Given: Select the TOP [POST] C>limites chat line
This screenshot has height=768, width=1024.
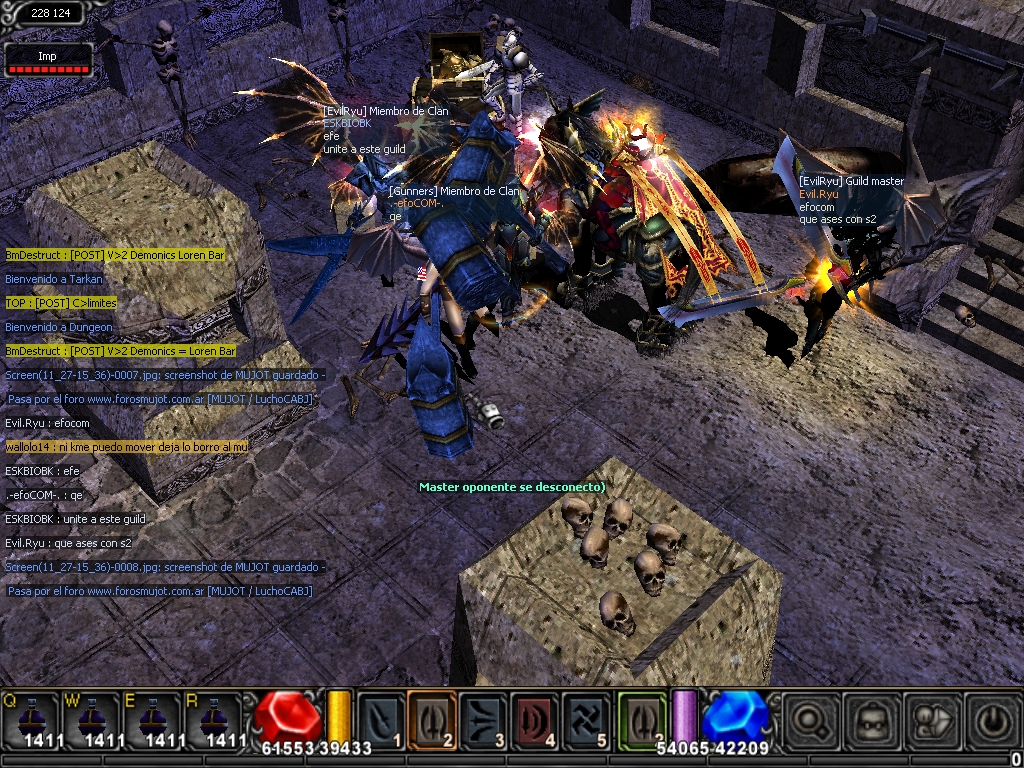Looking at the screenshot, I should point(61,303).
